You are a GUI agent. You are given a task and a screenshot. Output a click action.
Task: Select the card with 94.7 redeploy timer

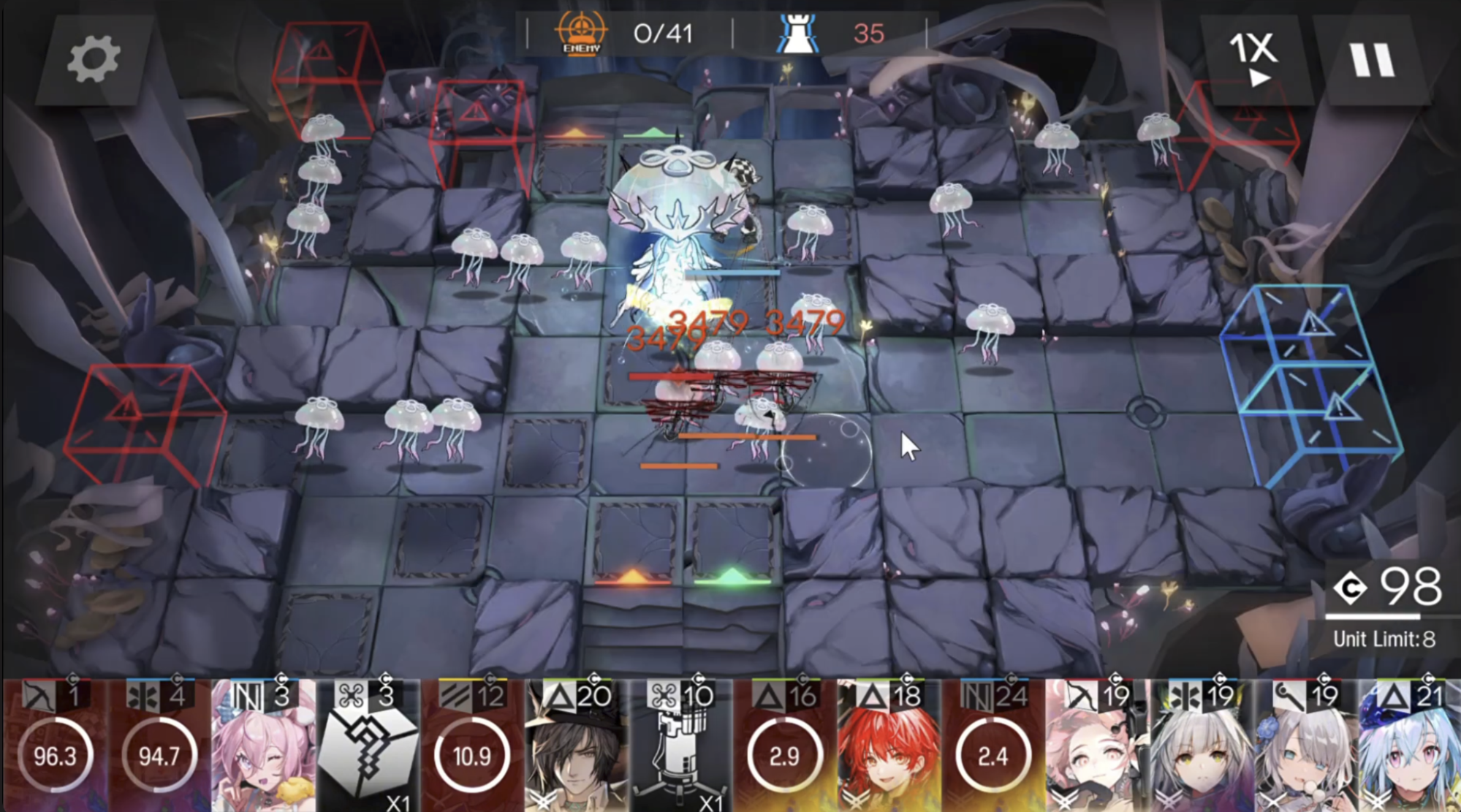click(x=159, y=745)
